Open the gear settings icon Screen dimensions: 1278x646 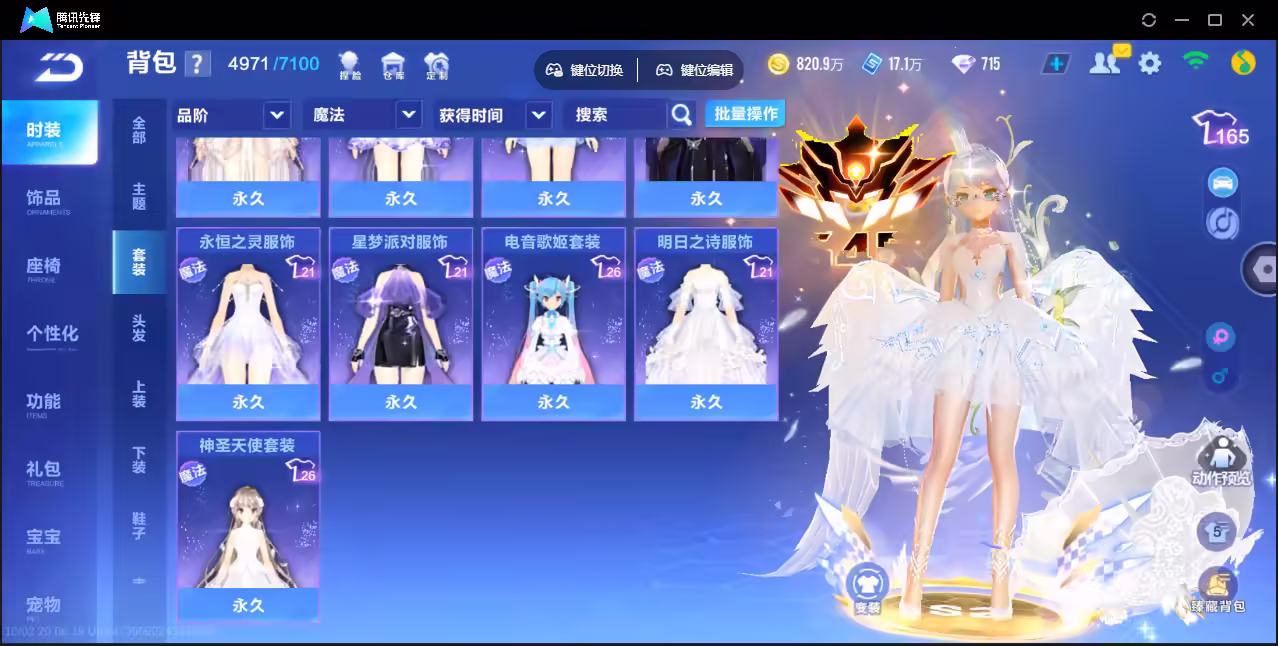[1150, 64]
